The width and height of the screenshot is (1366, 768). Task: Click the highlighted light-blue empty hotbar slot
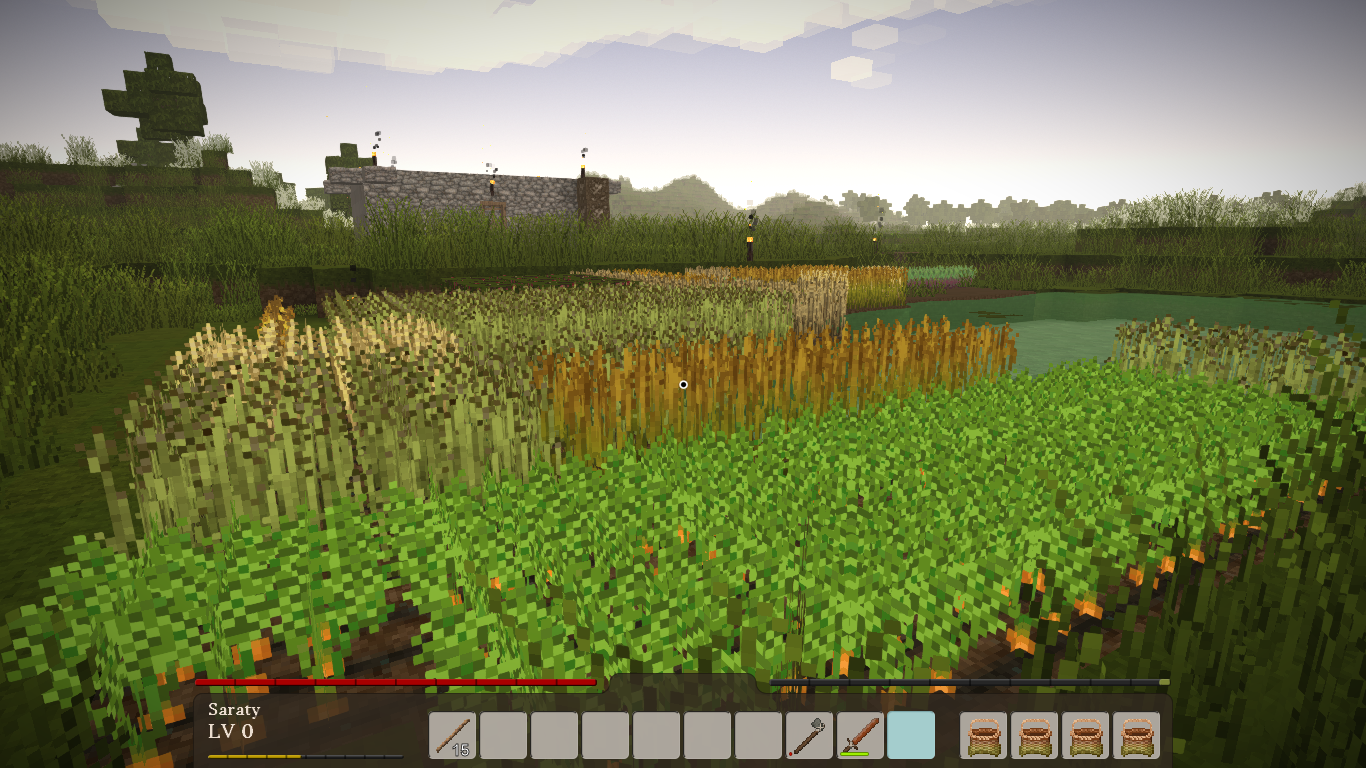(x=911, y=735)
